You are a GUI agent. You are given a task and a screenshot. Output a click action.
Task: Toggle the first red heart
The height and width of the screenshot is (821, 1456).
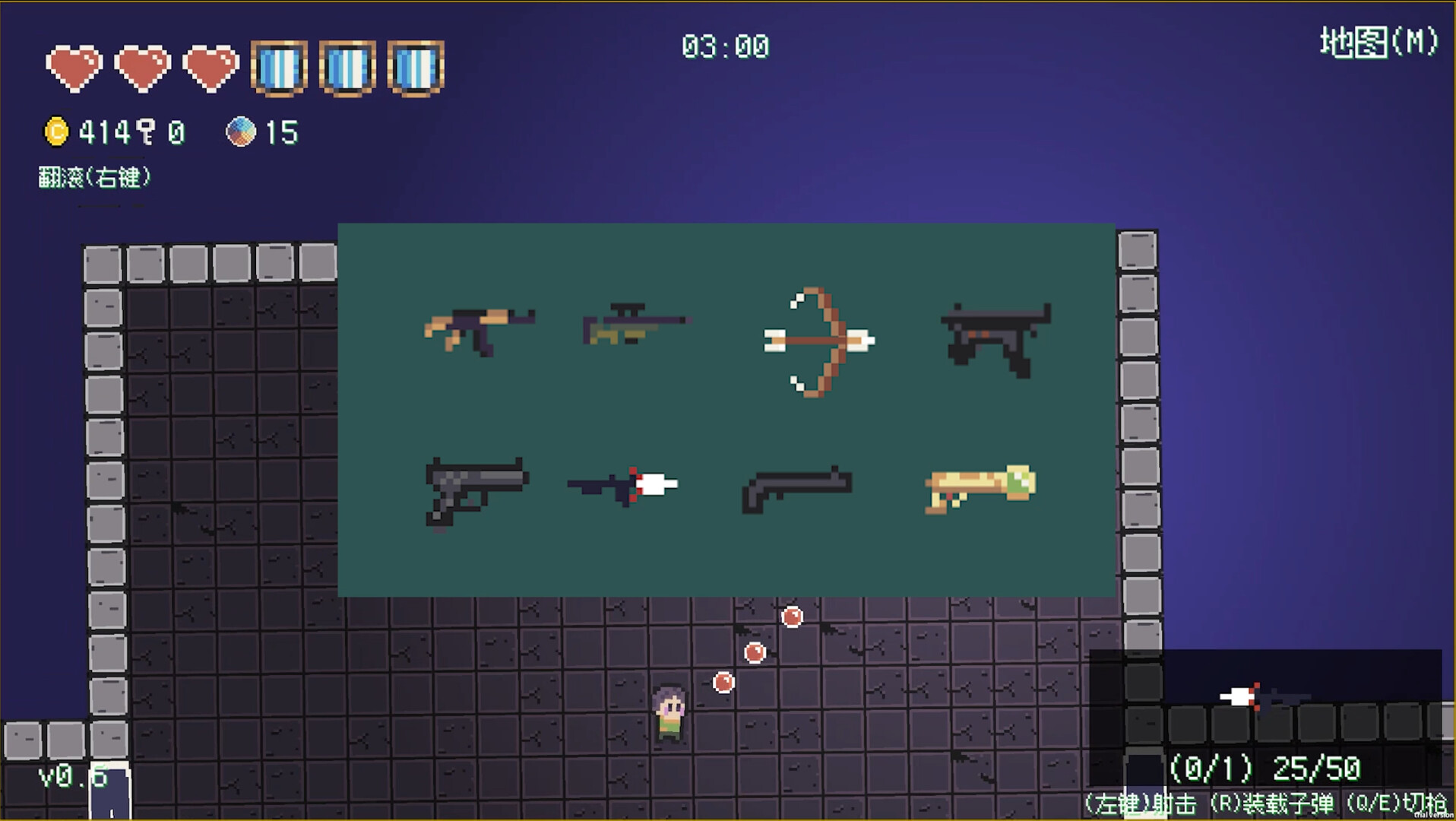(76, 68)
